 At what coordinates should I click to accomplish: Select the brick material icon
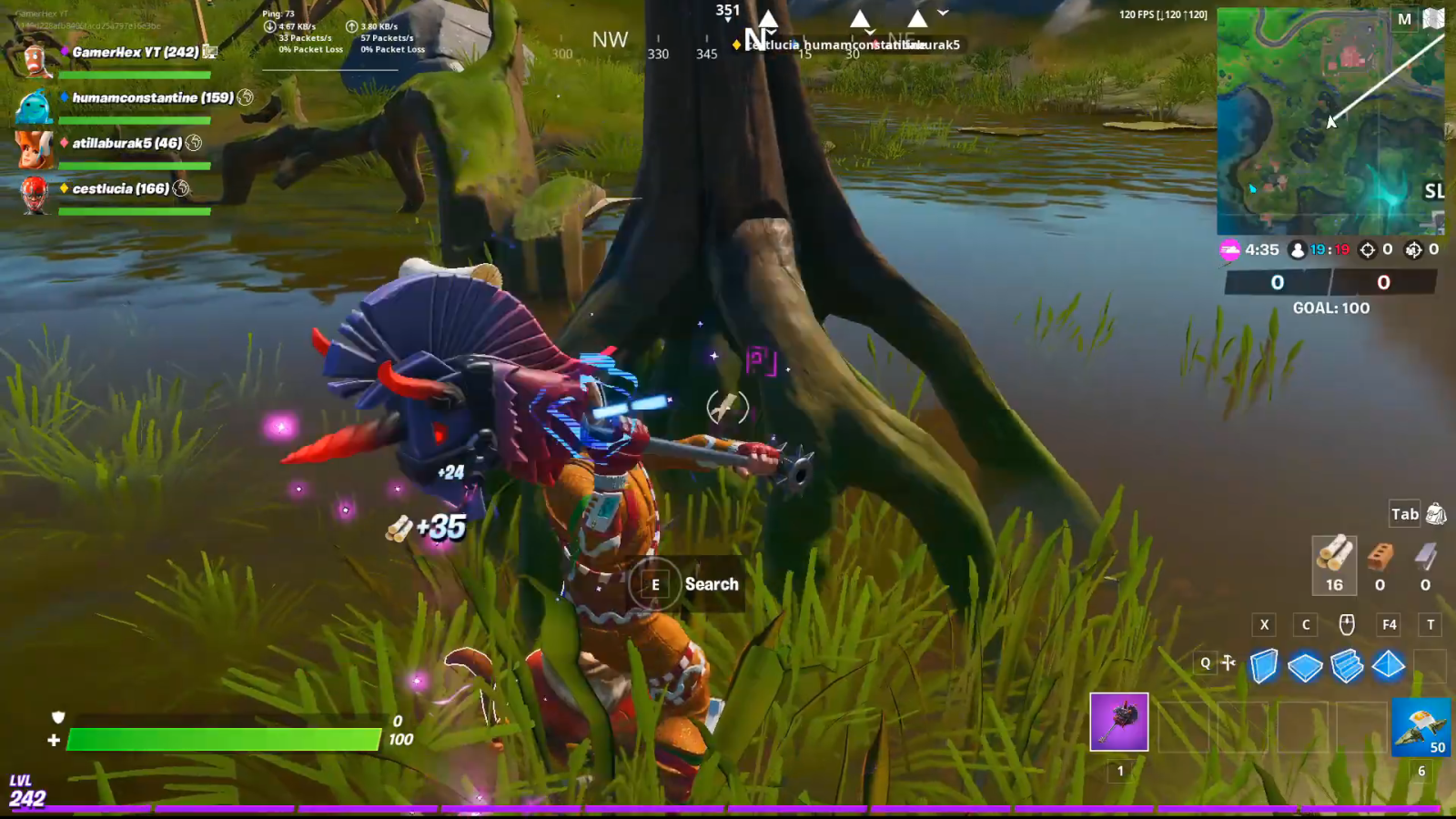pyautogui.click(x=1380, y=555)
